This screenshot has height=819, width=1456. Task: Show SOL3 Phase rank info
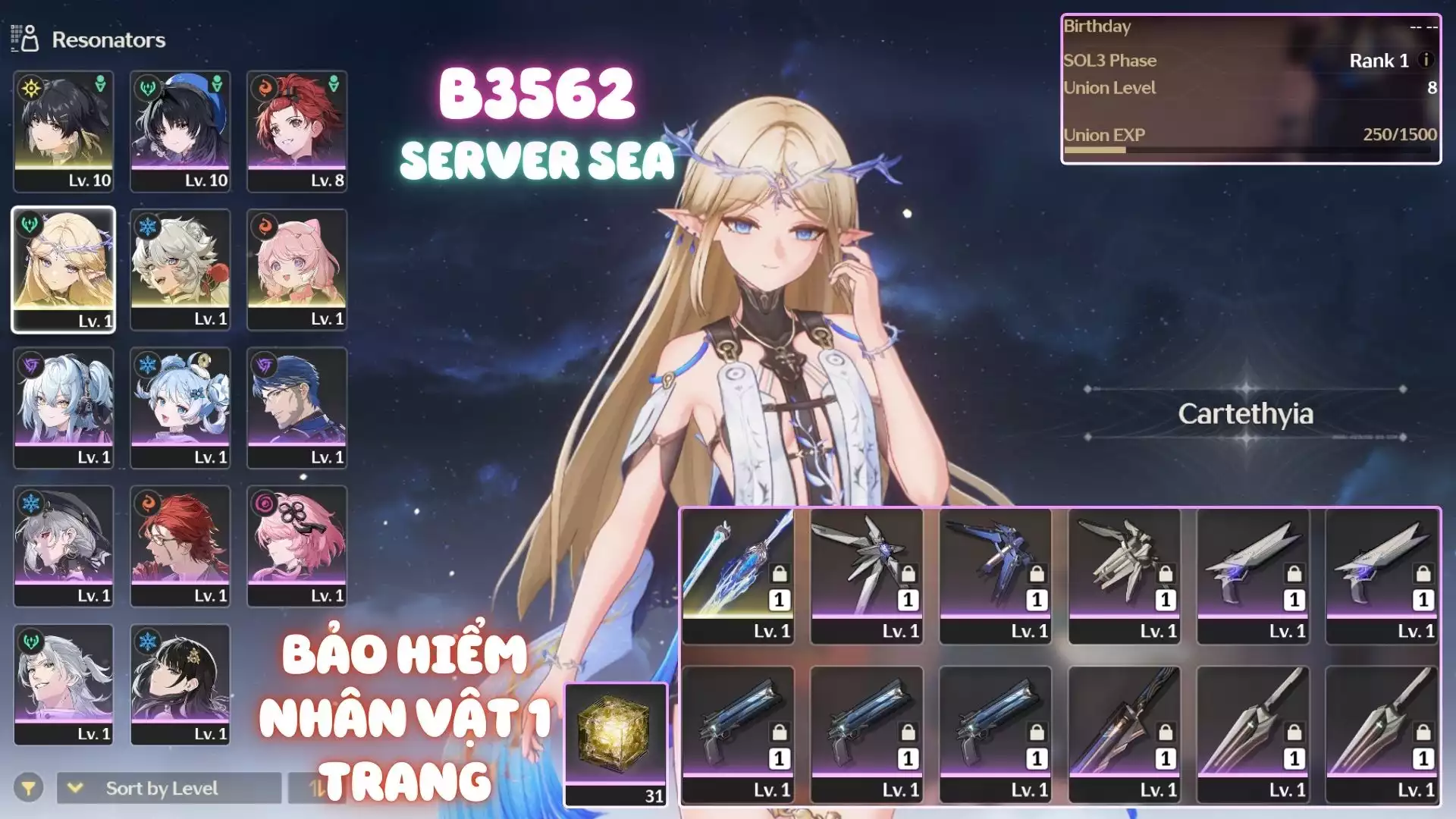[x=1426, y=60]
